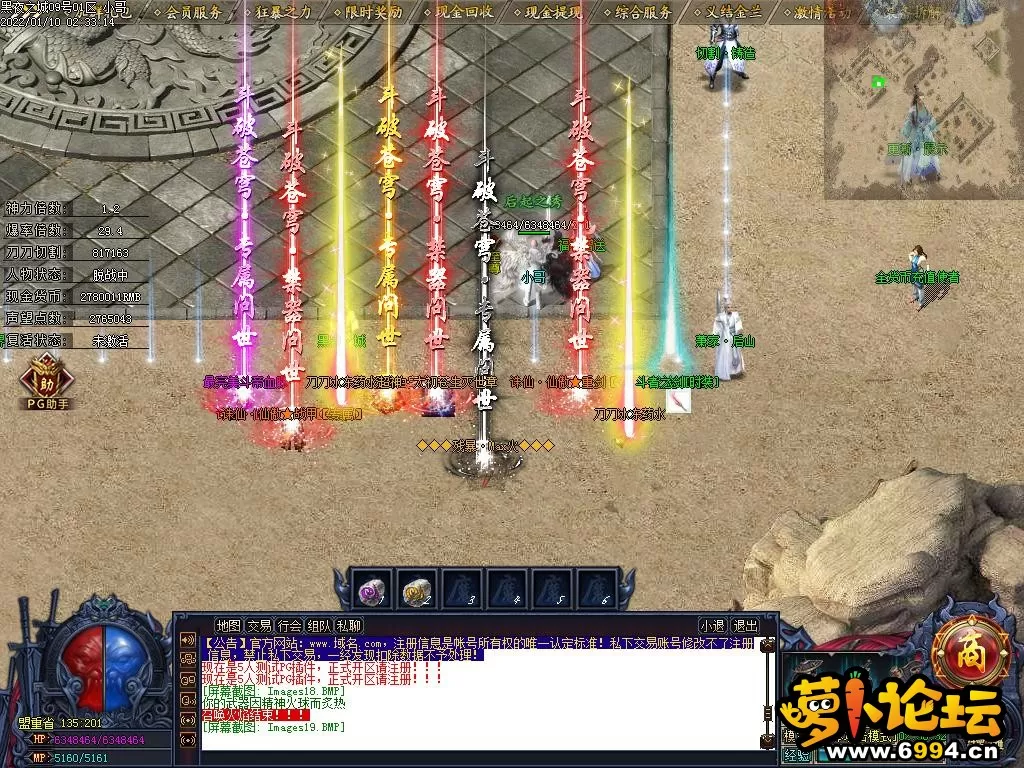Click the 退出 exit button
Image resolution: width=1024 pixels, height=768 pixels.
point(745,626)
